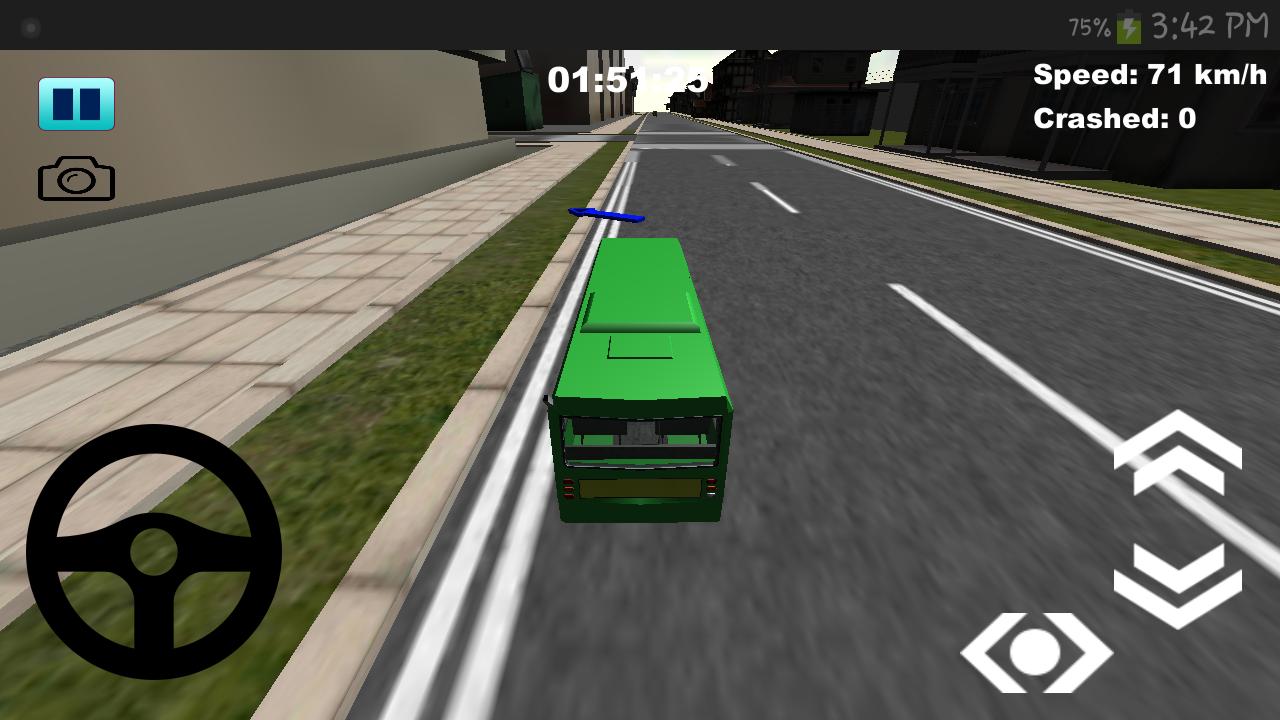Click the mission timer display
Image resolution: width=1280 pixels, height=720 pixels.
coord(627,80)
